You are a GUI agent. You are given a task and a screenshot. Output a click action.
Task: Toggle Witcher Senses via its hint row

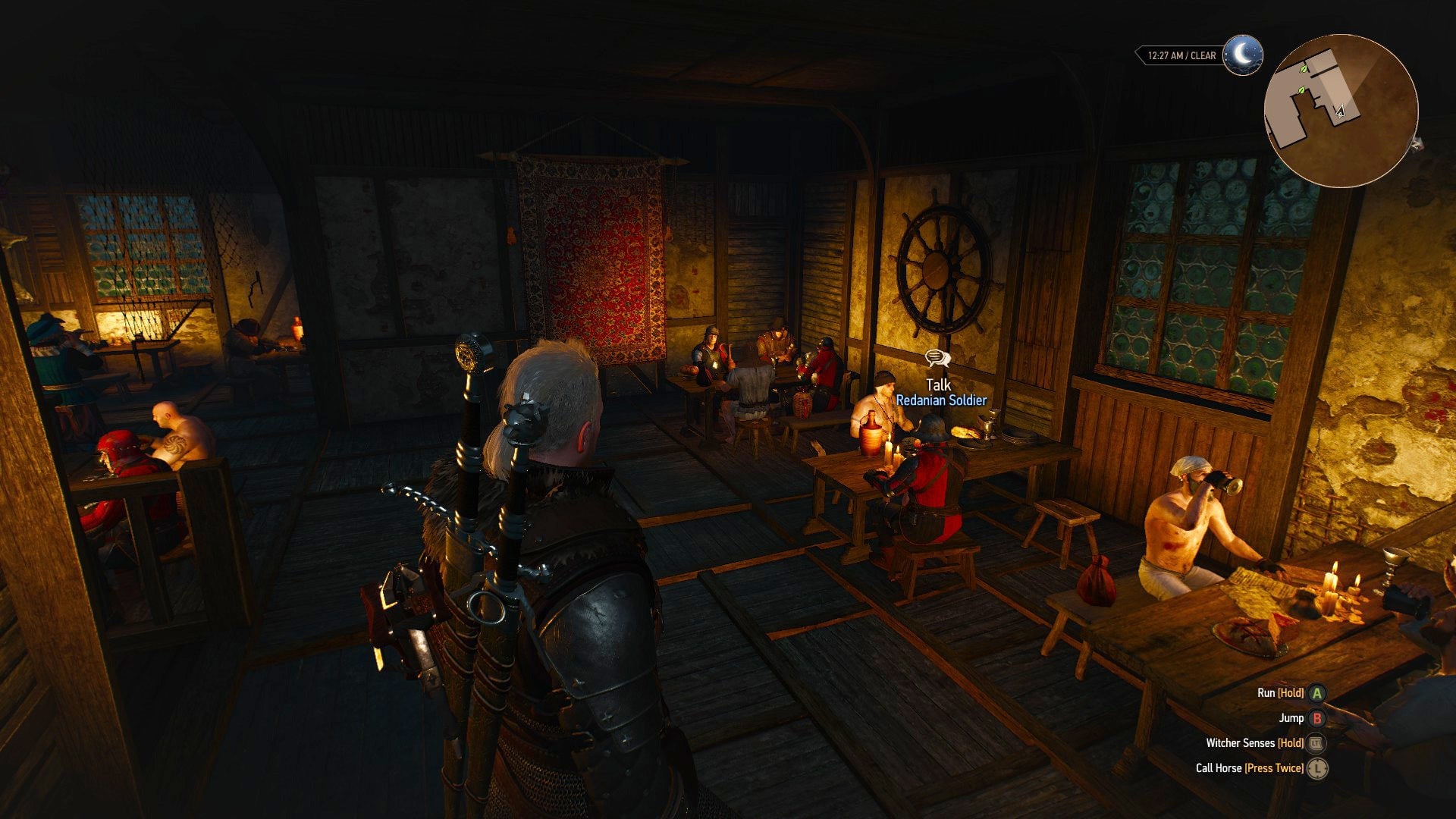pyautogui.click(x=1241, y=743)
